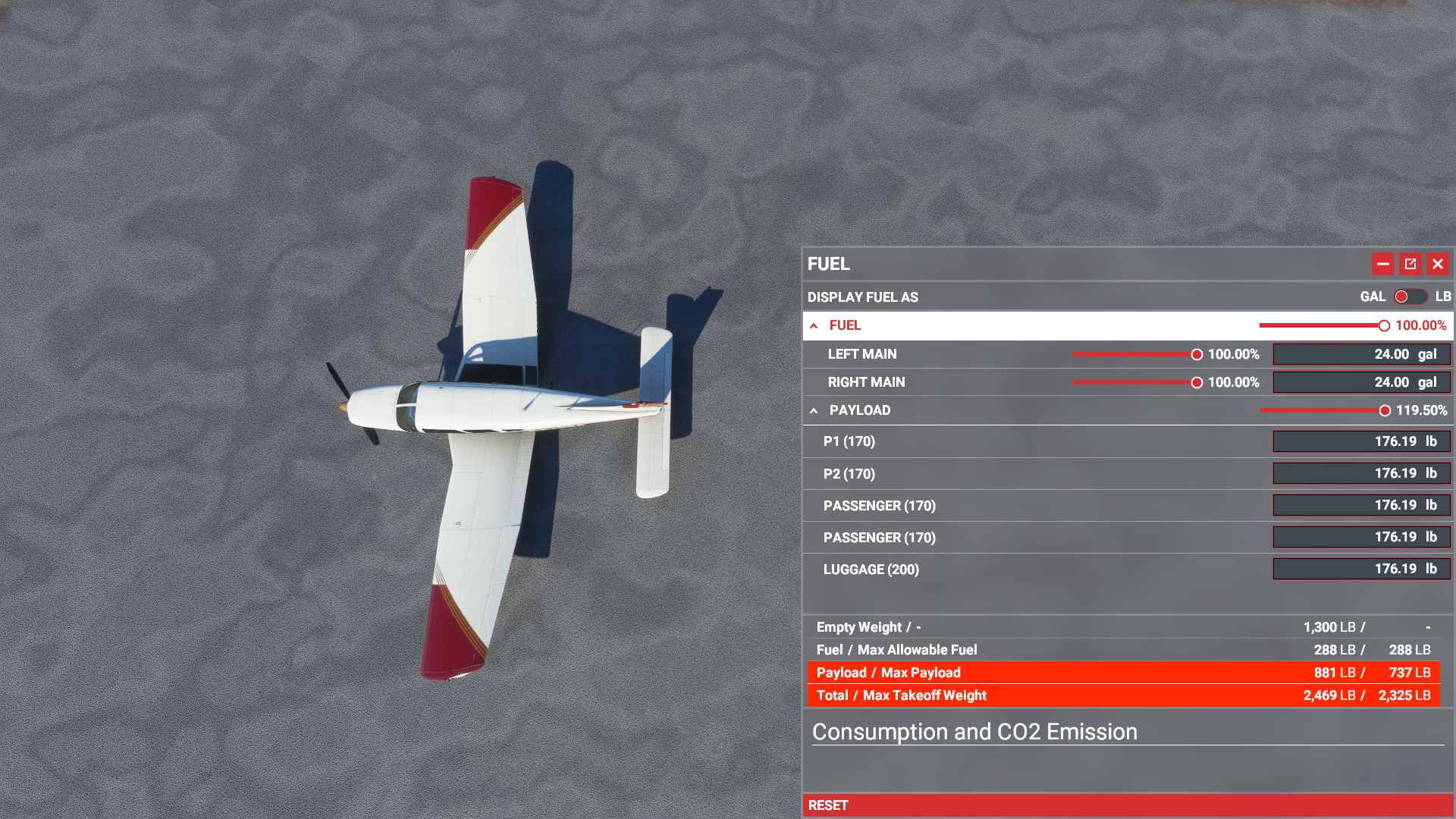Pop out the Fuel window
The image size is (1456, 819).
point(1410,264)
